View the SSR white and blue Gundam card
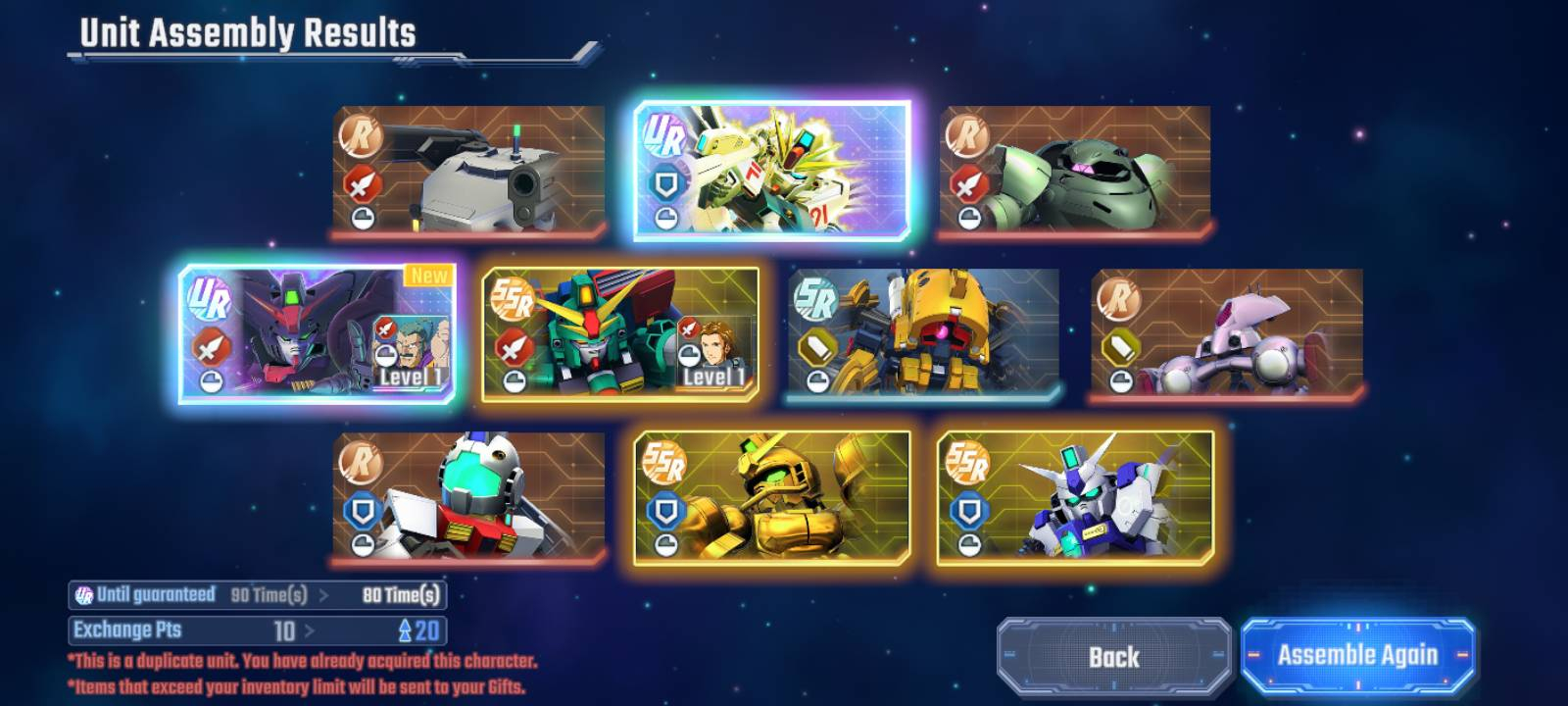The height and width of the screenshot is (706, 1568). 1075,497
